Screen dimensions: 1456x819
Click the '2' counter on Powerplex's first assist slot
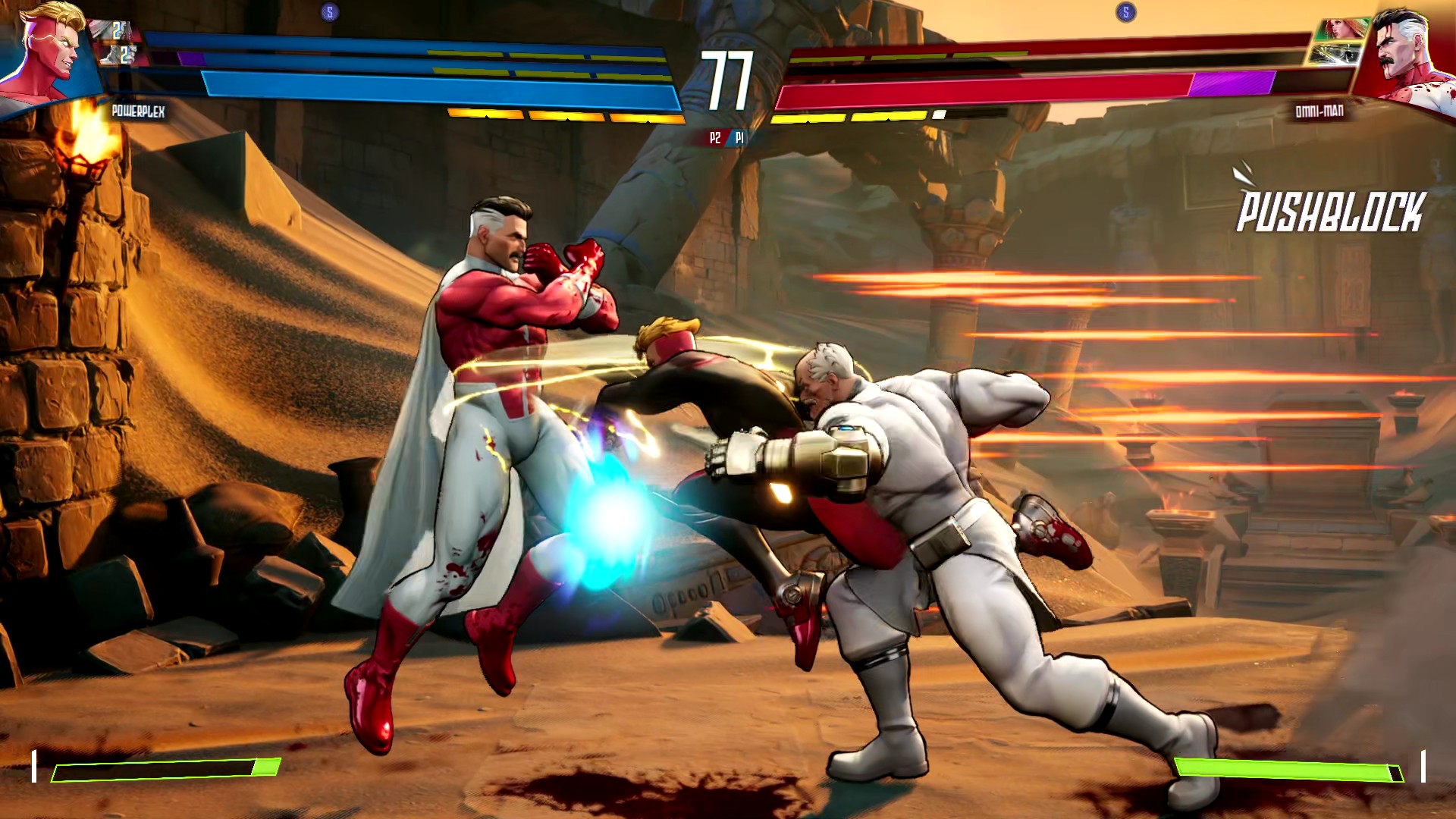pyautogui.click(x=118, y=32)
